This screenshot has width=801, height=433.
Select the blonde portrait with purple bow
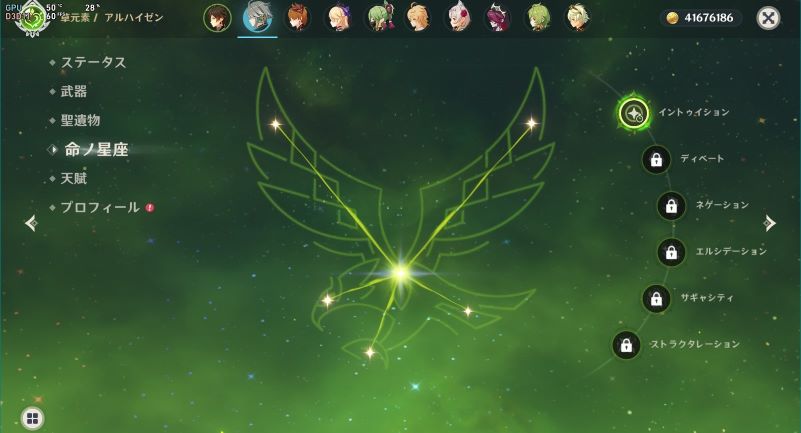(339, 18)
